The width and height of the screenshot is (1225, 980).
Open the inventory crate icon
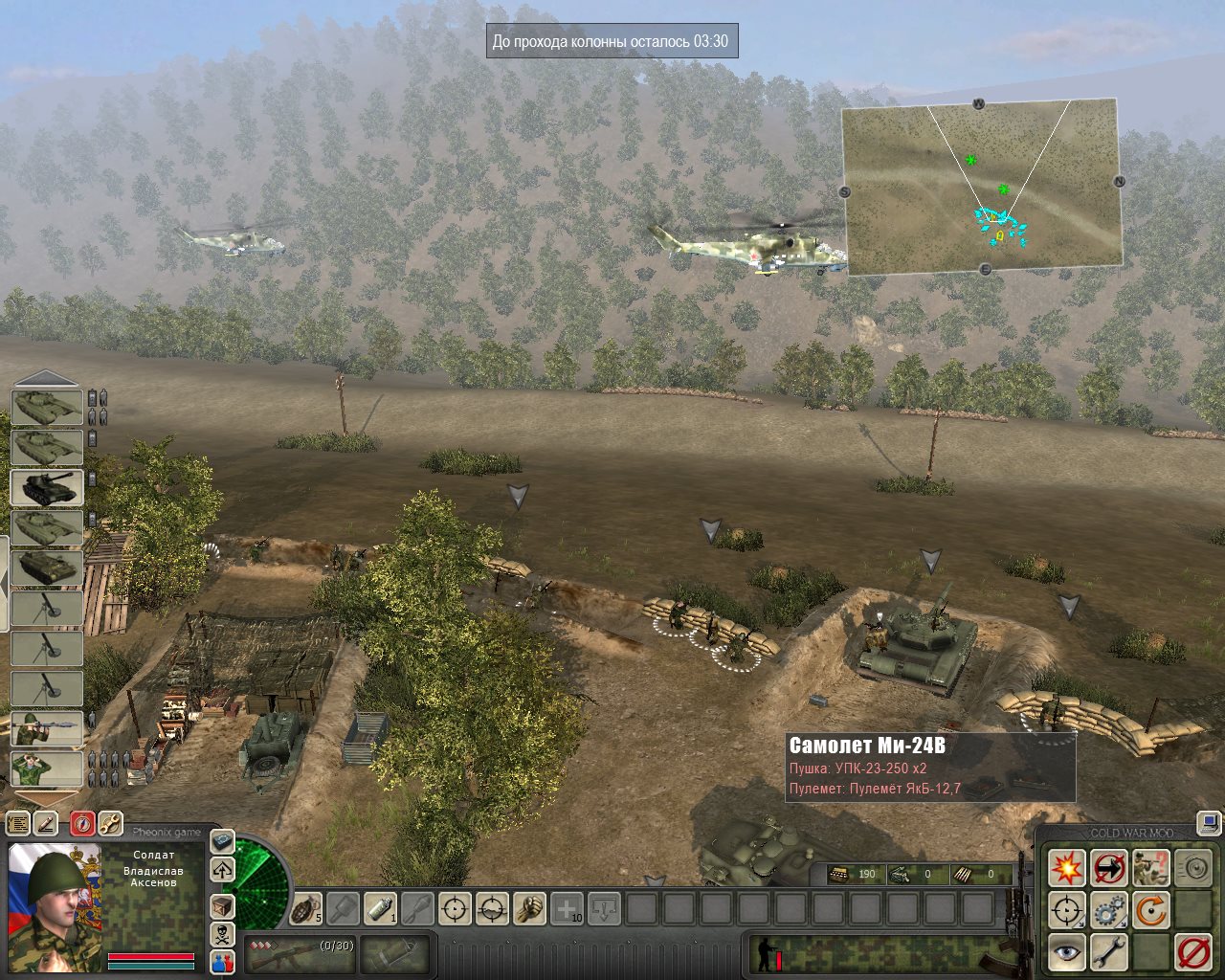222,905
